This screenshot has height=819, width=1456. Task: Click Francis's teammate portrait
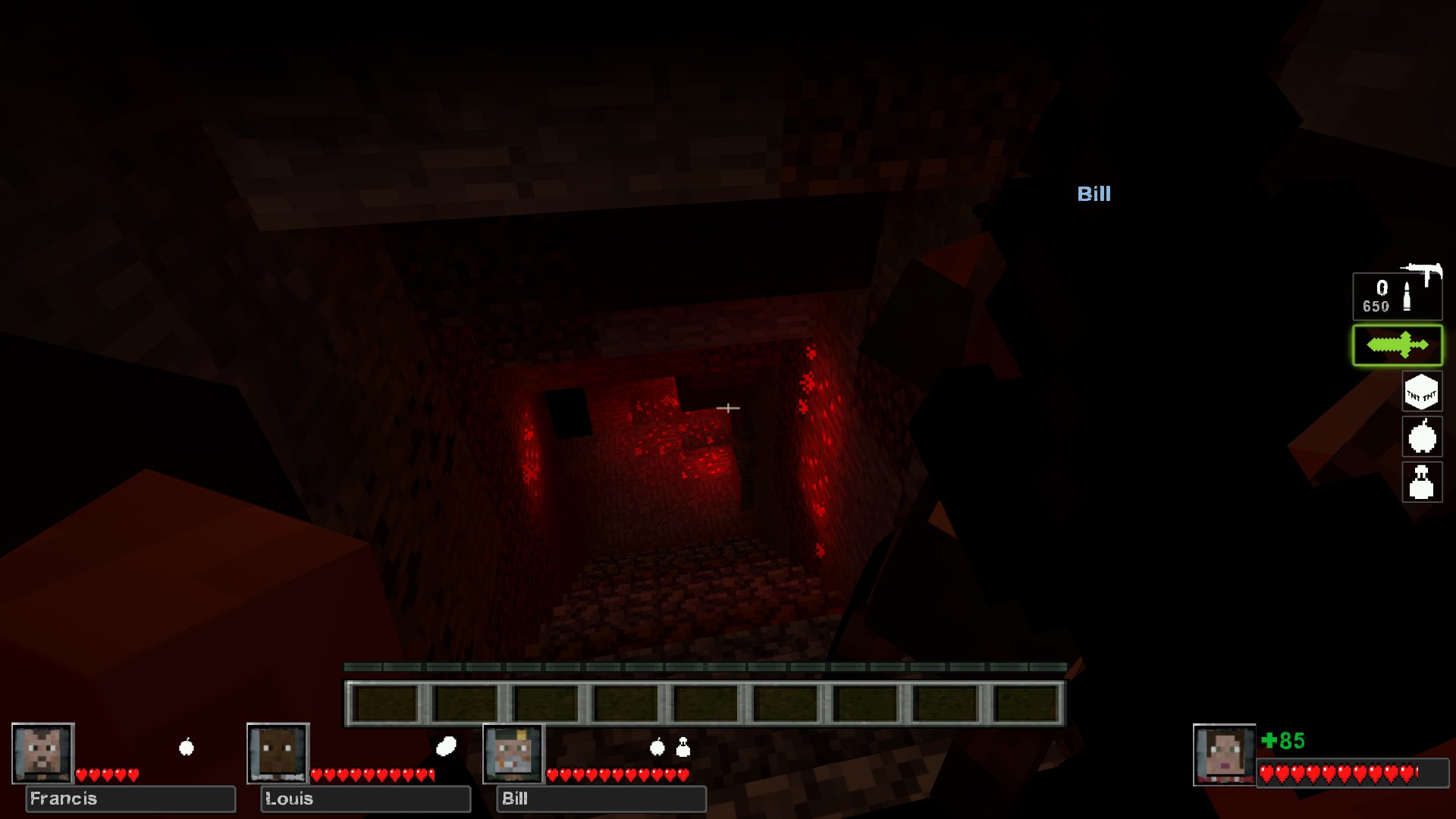tap(43, 753)
